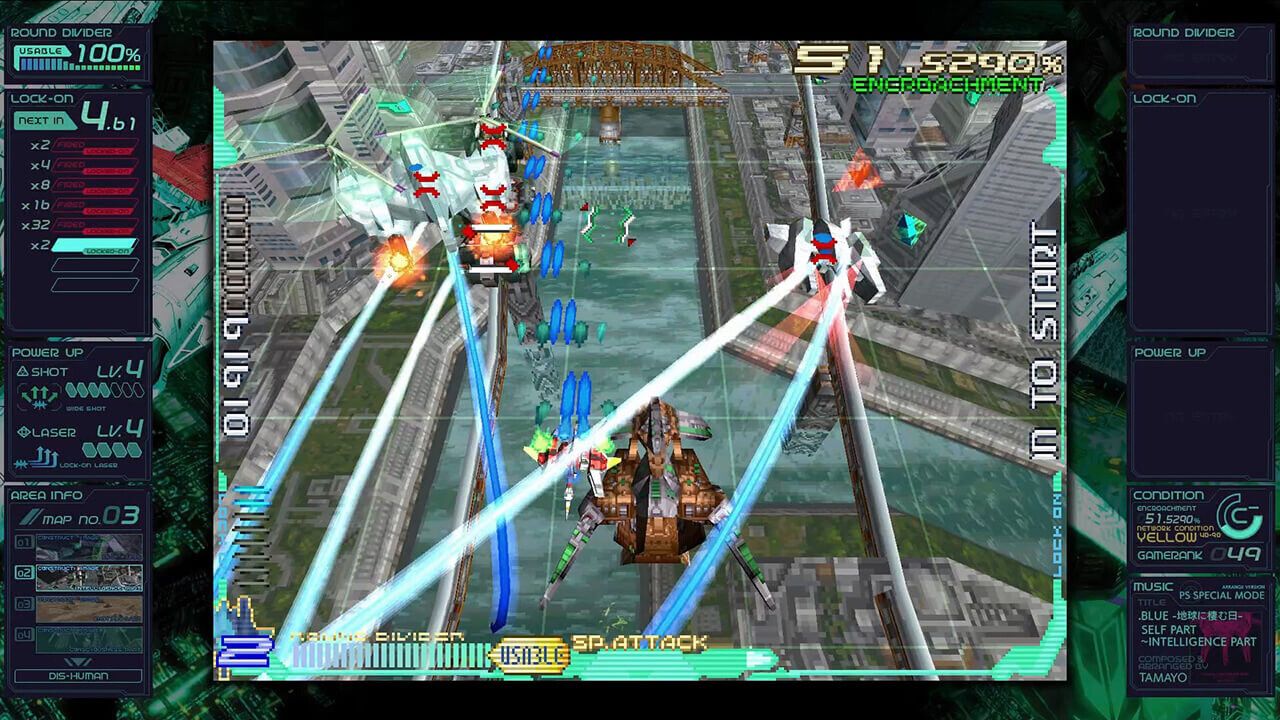Image resolution: width=1280 pixels, height=720 pixels.
Task: Collapse the CONDITION panel header
Action: tap(1167, 494)
